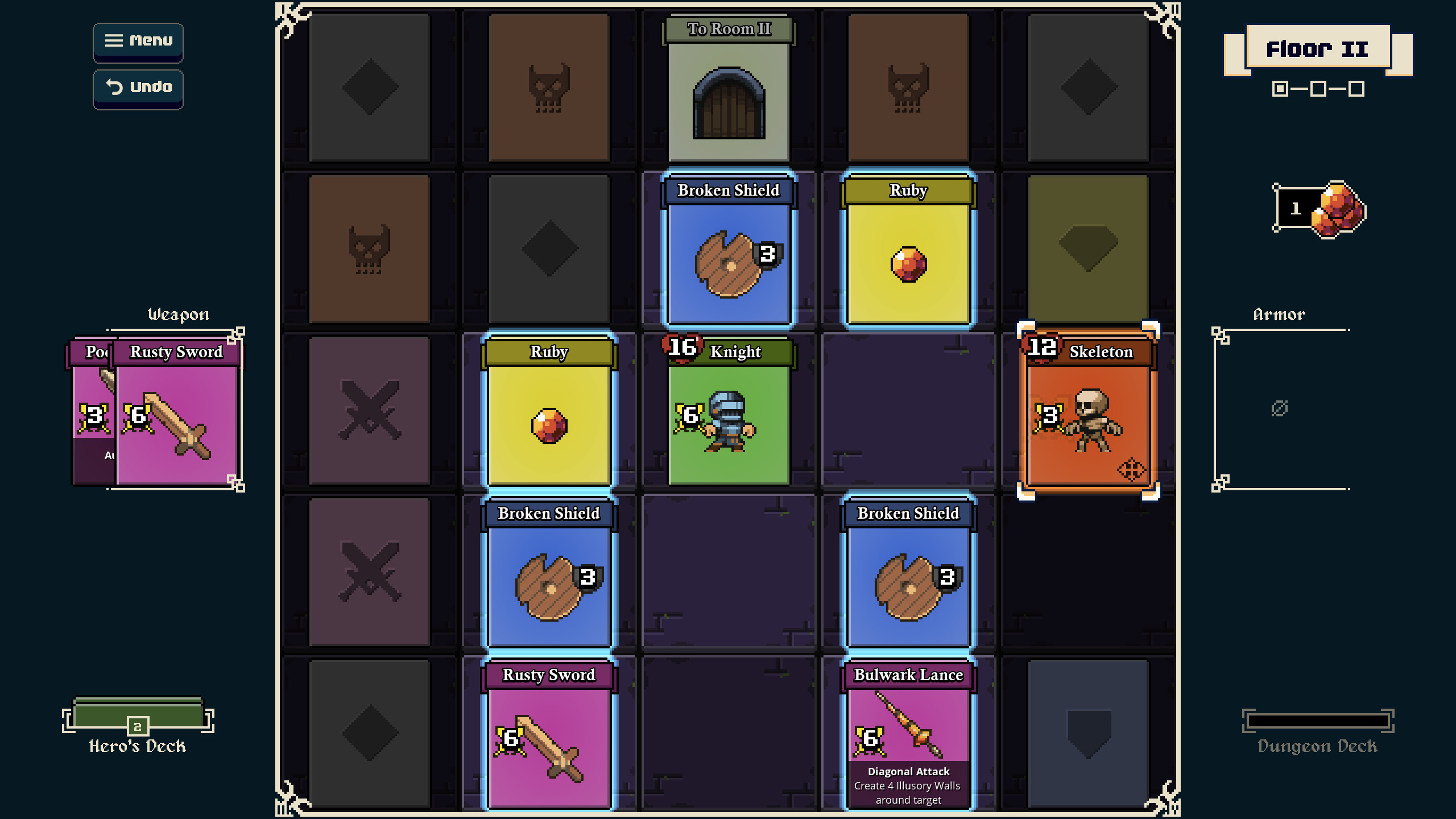Click the empty Armor slot

click(1280, 408)
